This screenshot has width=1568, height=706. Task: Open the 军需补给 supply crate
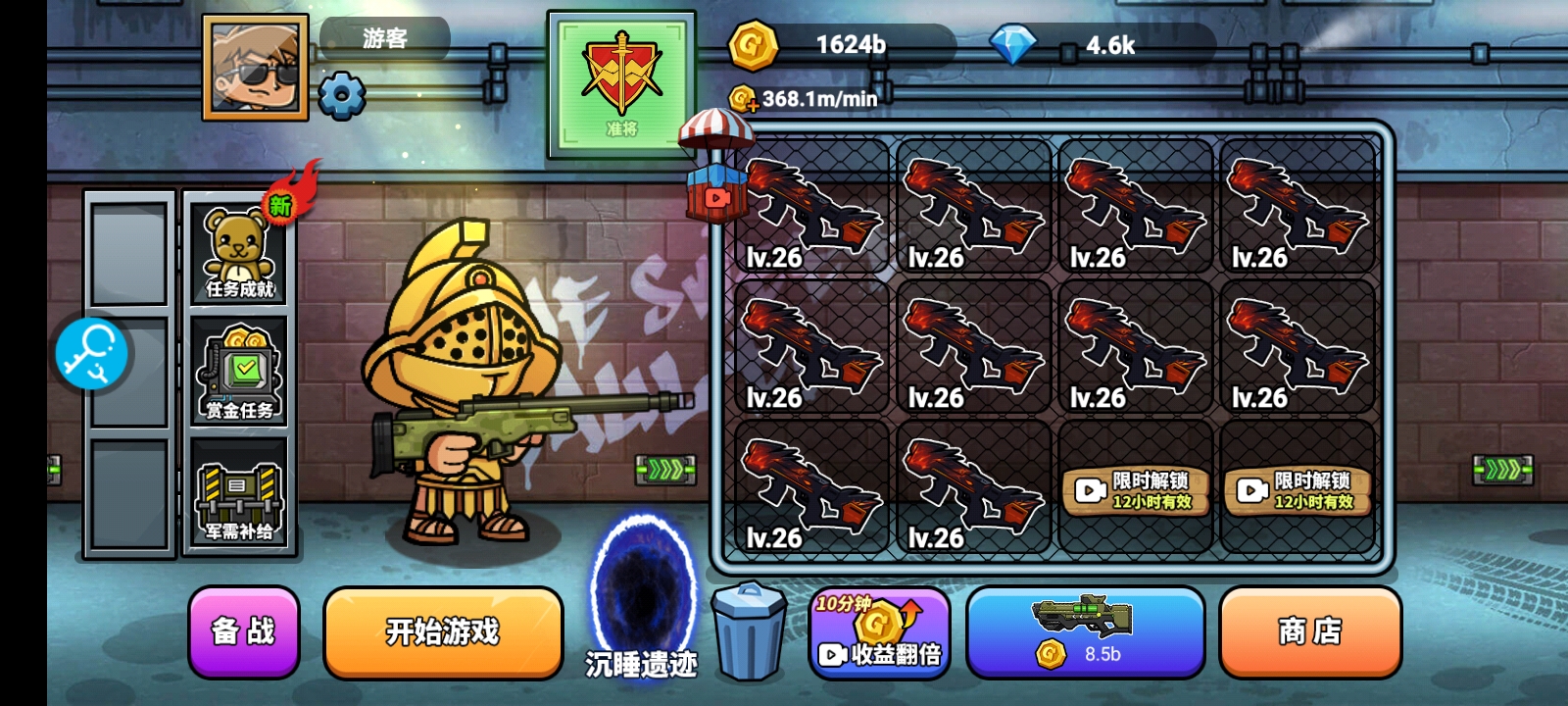pos(239,495)
